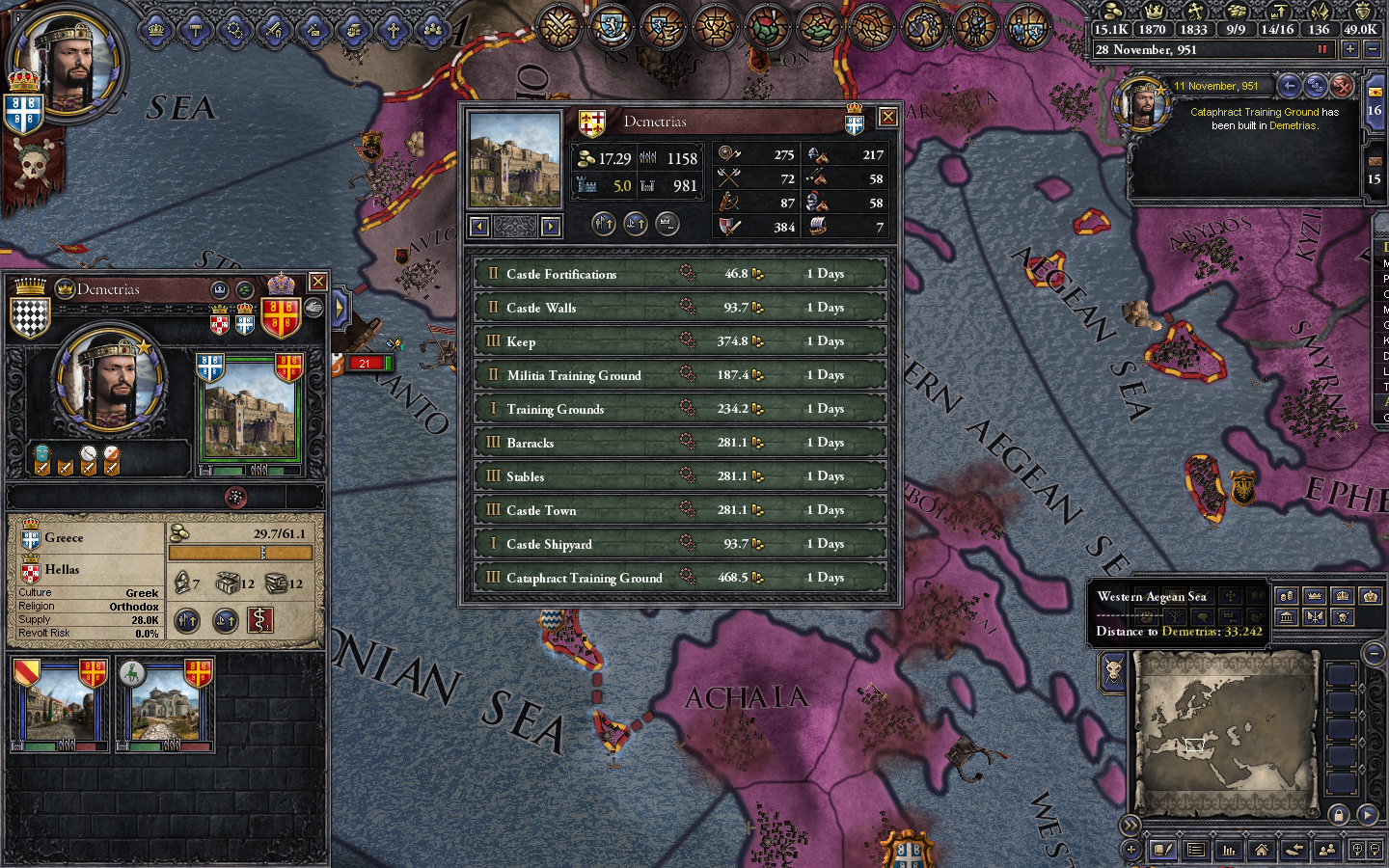Open the orange arrow tab beside the left panel
Viewport: 1389px width, 868px height.
click(340, 307)
